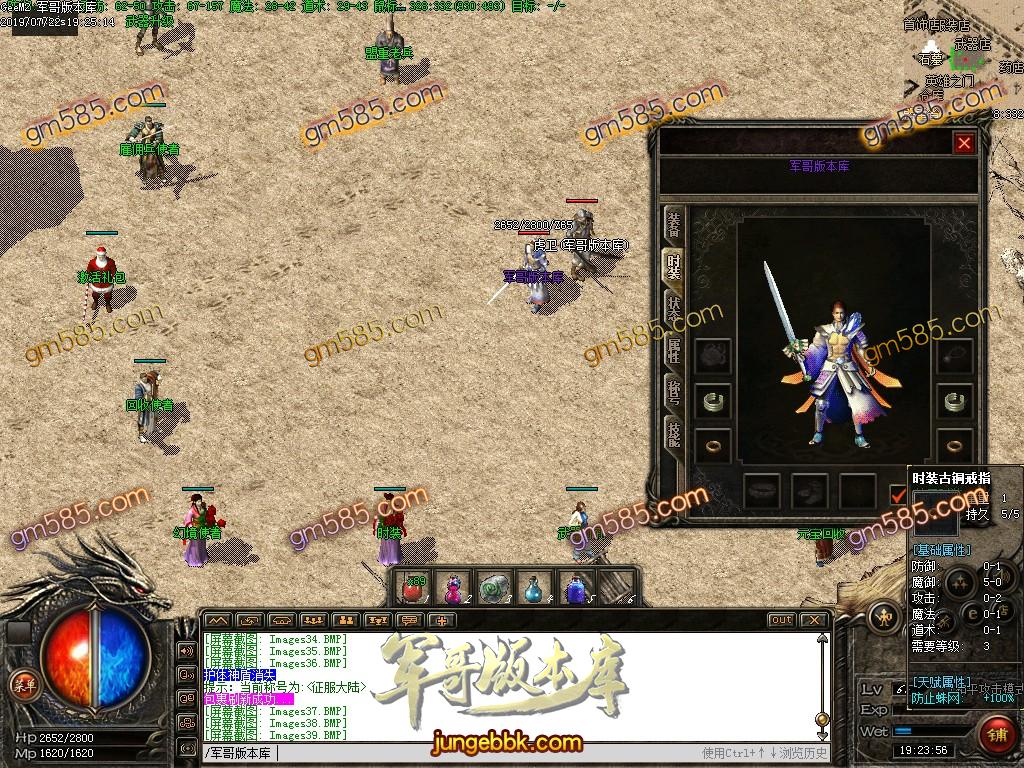
Task: Use the green scroll item in slot 3
Action: pos(494,588)
